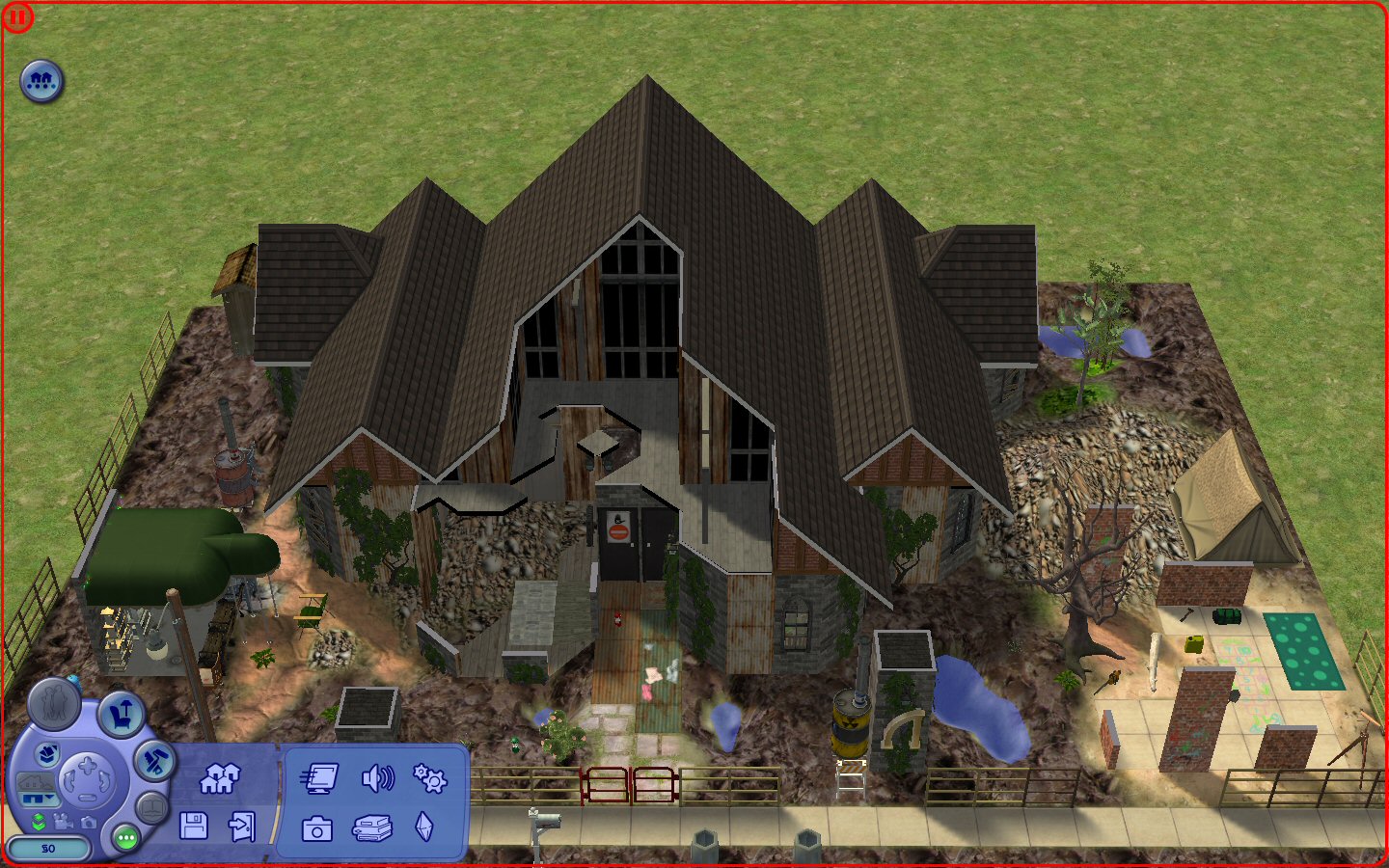Switch to Live Mode people tab
This screenshot has height=868, width=1389.
point(54,704)
